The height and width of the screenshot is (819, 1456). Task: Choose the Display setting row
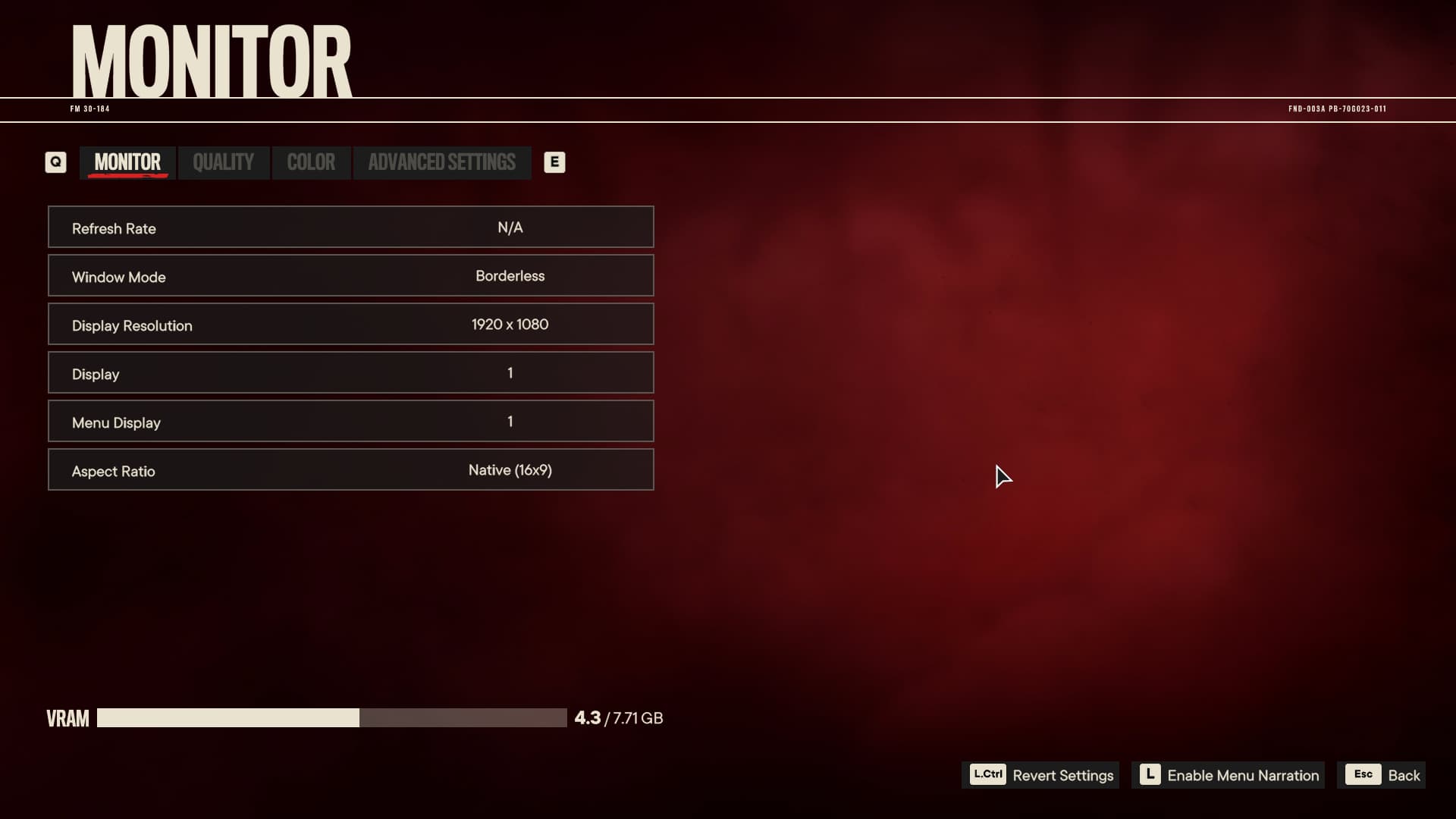click(350, 373)
